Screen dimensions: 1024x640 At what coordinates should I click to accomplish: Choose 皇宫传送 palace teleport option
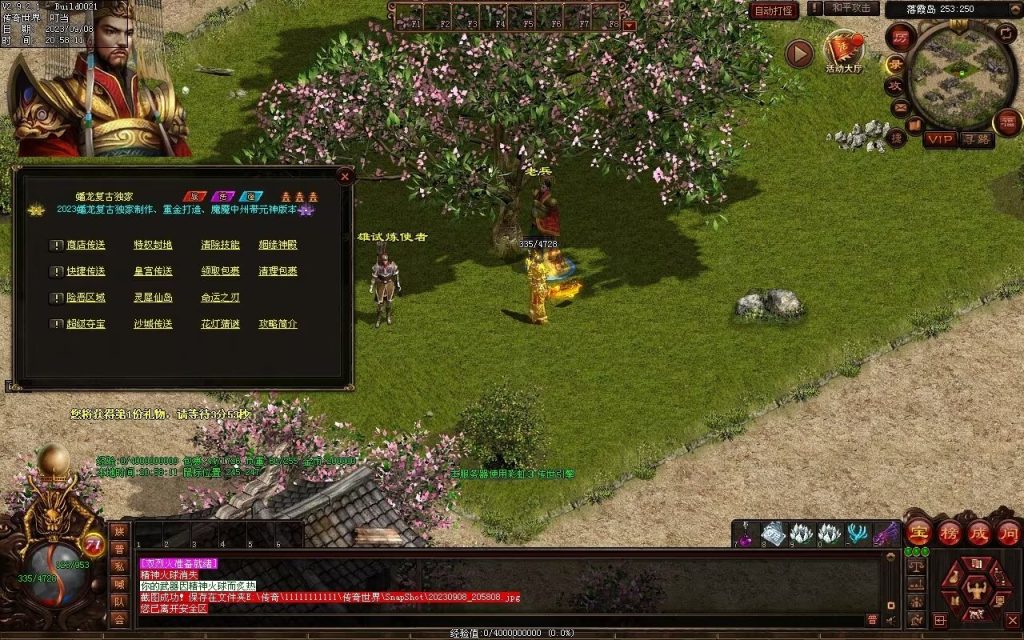153,271
